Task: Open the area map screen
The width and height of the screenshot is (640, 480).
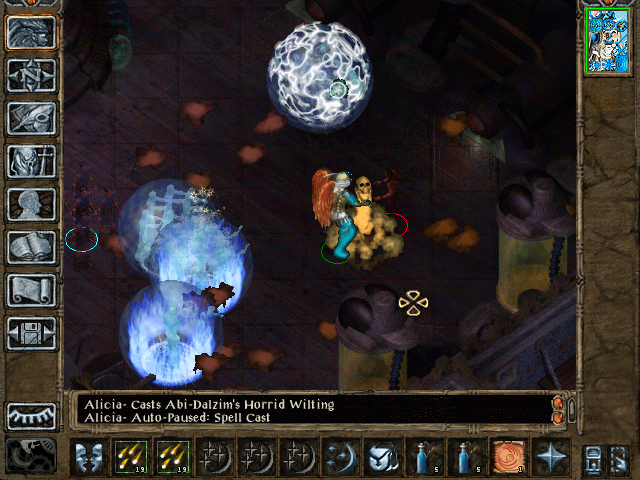Action: 31,76
